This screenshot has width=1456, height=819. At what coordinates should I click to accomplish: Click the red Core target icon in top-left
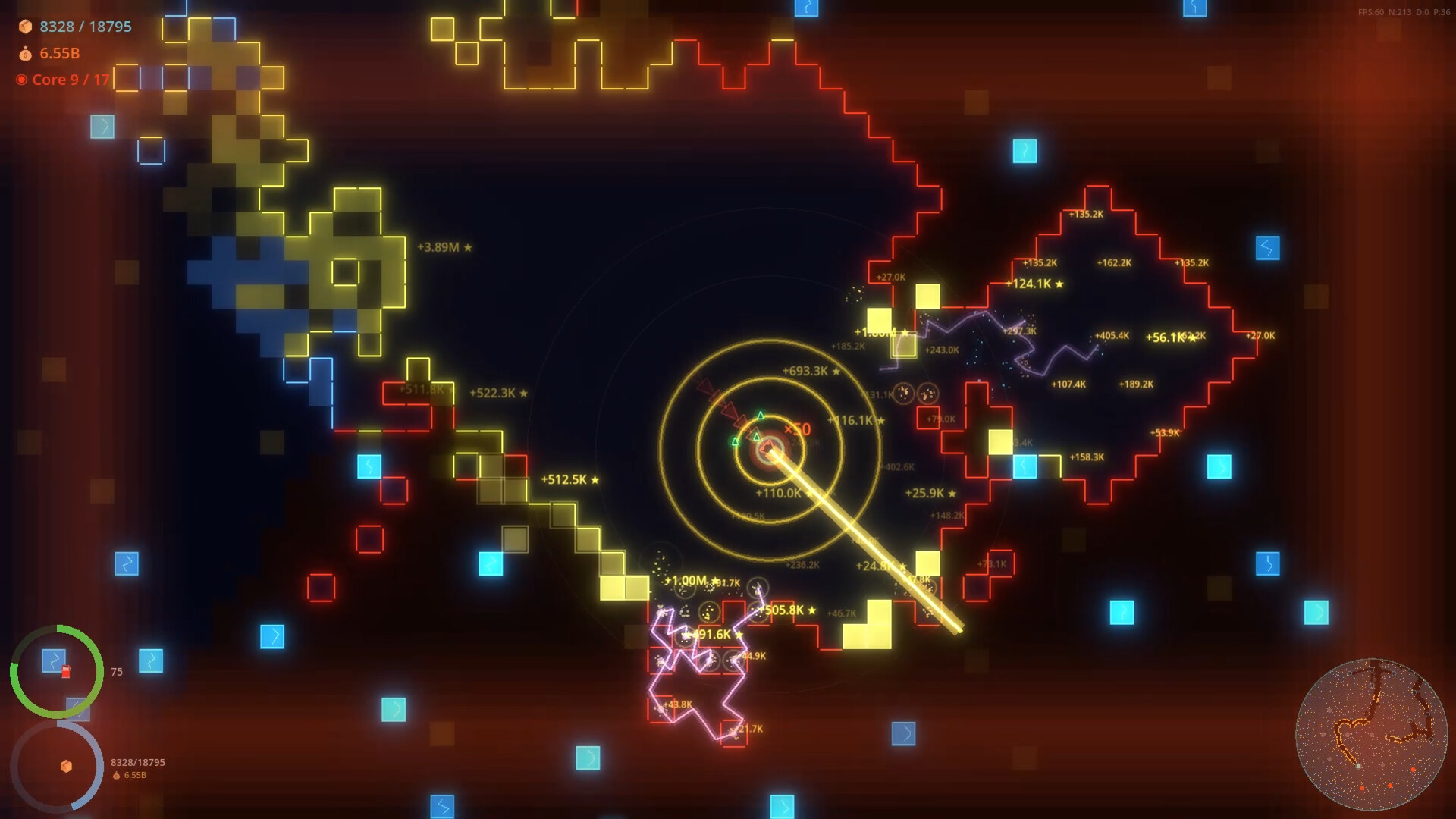point(20,79)
